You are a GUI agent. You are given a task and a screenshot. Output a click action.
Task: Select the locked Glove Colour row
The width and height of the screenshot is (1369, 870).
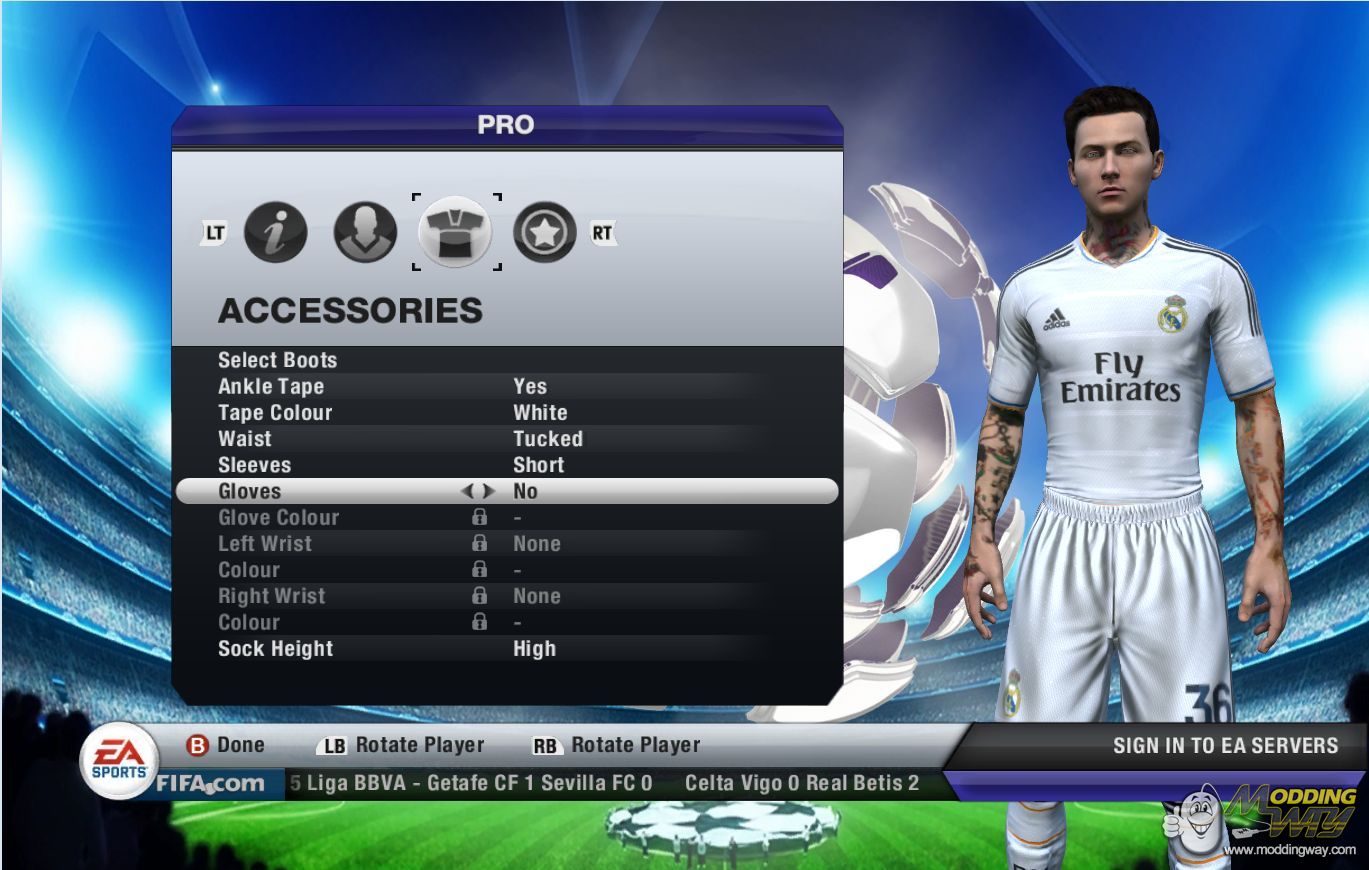click(x=279, y=517)
